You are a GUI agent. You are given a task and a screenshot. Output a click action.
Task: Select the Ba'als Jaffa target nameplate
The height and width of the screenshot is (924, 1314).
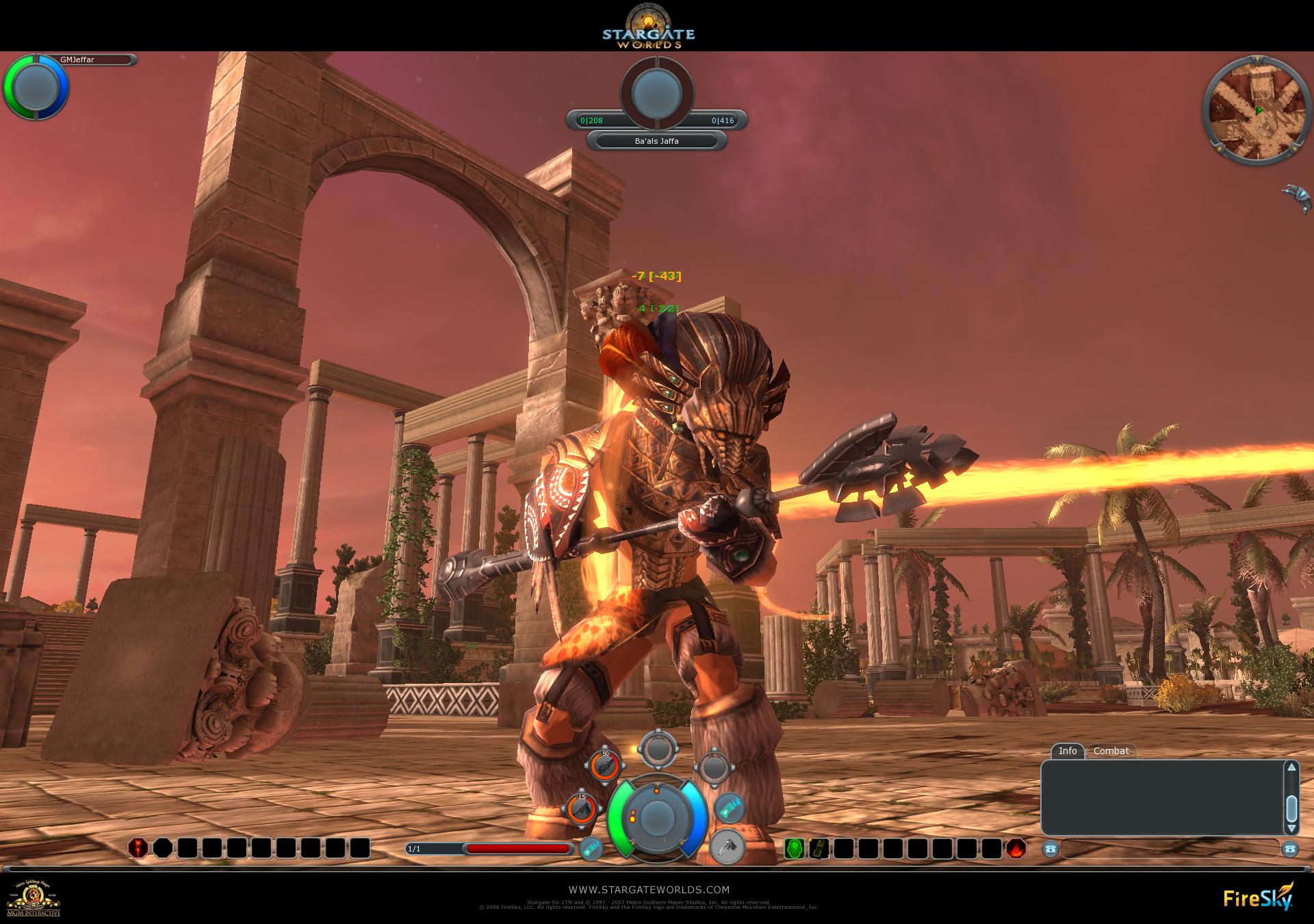click(x=656, y=141)
